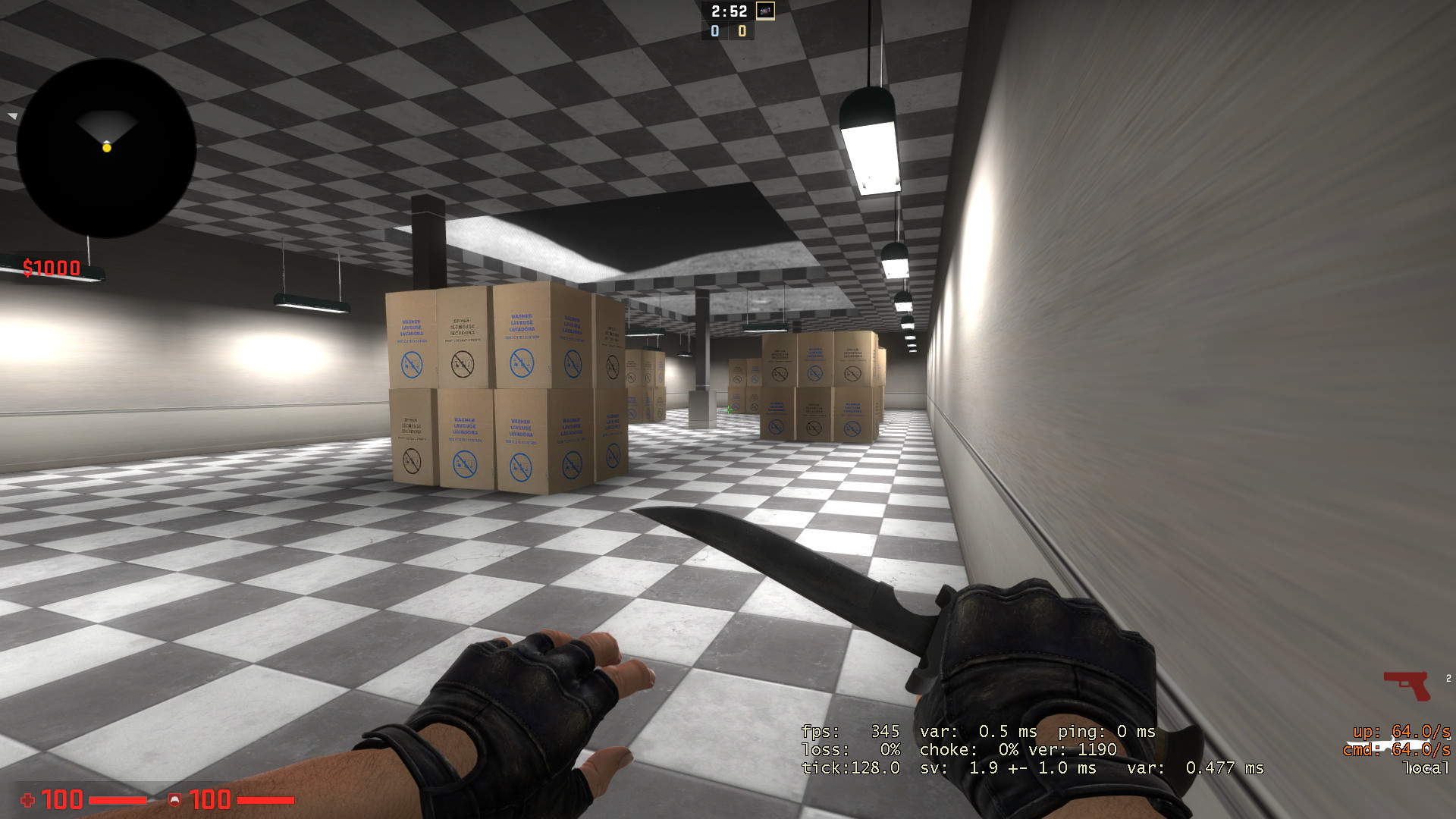Click the player avatar next to the timer

(x=764, y=12)
